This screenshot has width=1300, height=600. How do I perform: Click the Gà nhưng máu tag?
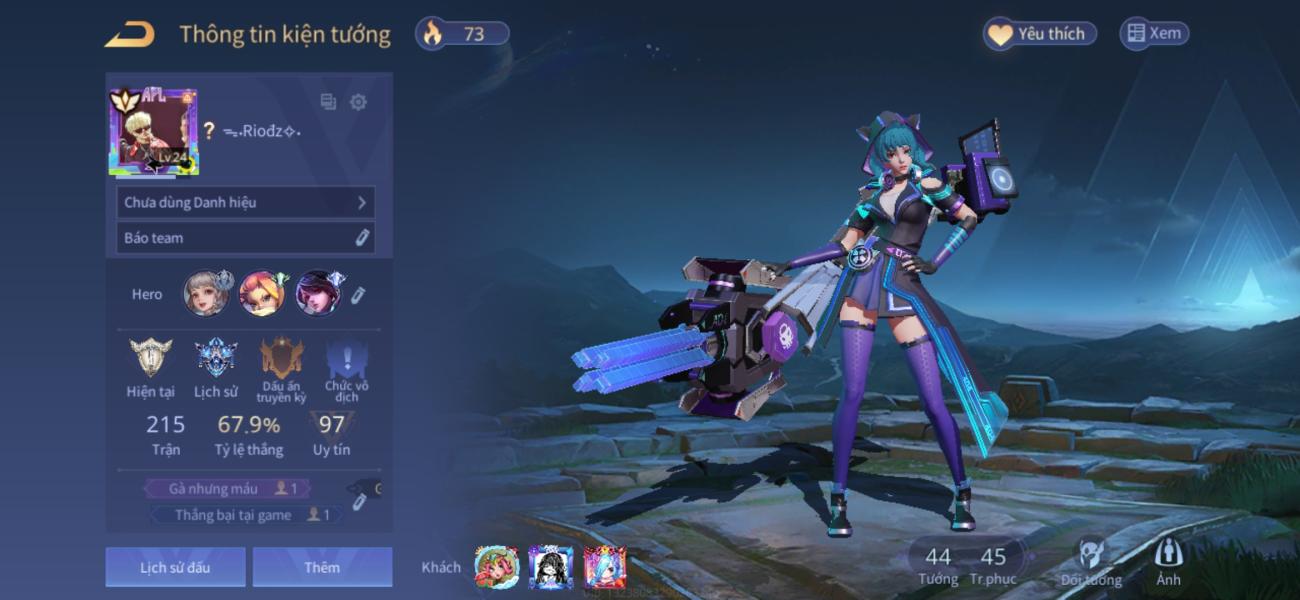tap(226, 488)
